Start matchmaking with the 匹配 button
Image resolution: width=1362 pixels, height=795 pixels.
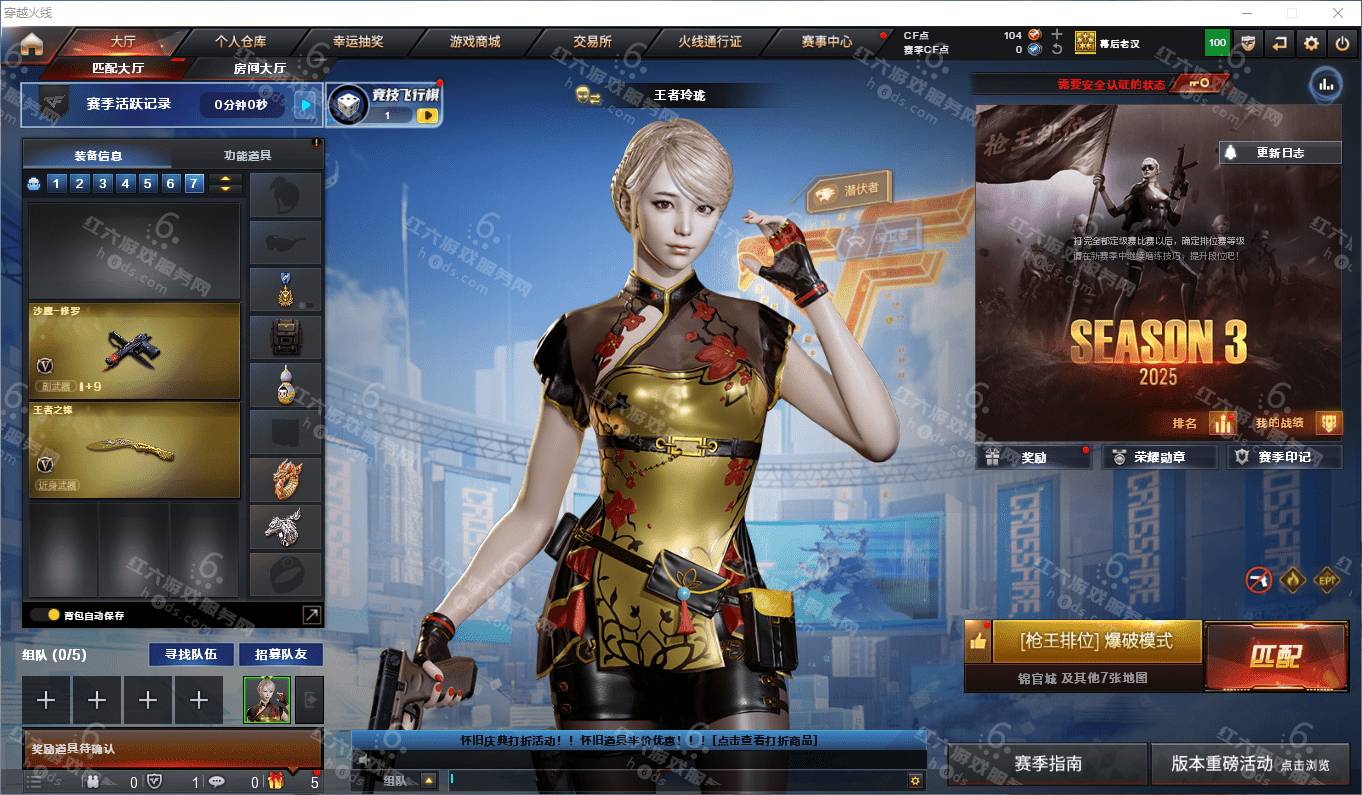pyautogui.click(x=1275, y=656)
